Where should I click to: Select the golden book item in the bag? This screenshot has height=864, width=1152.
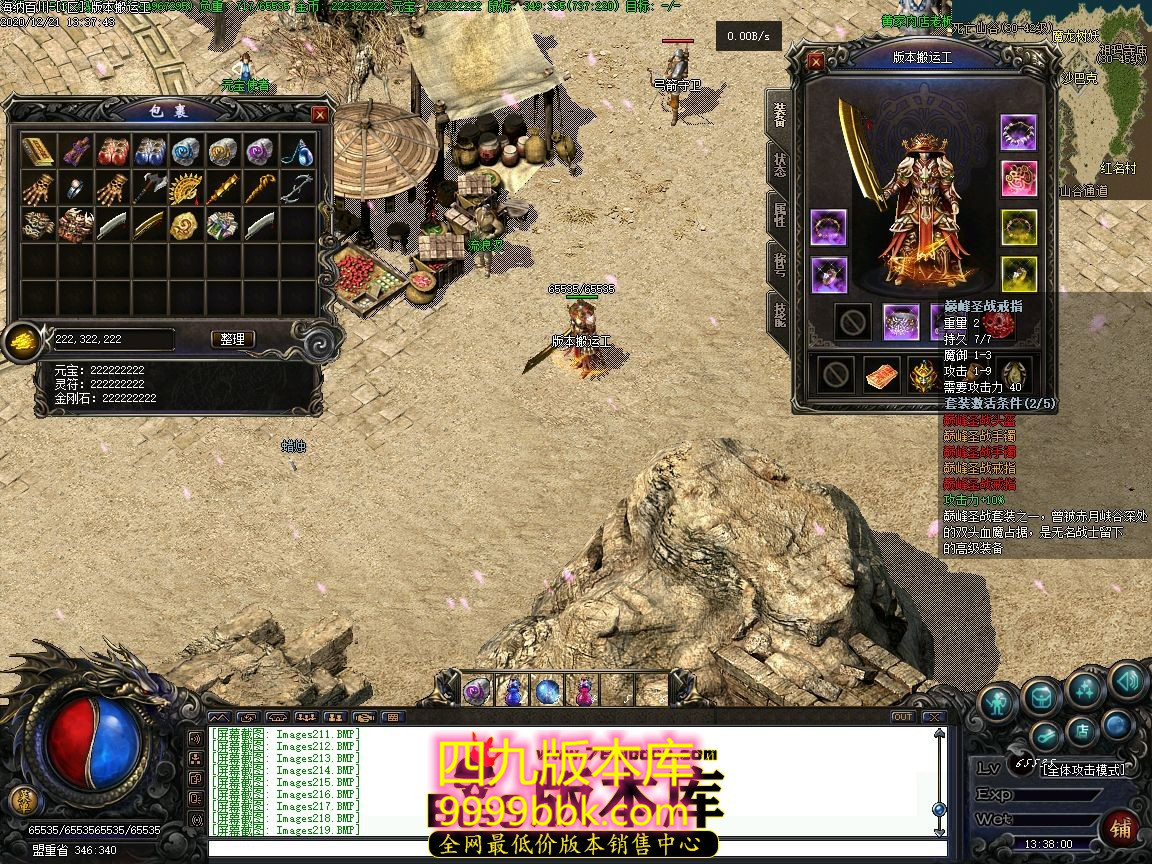pos(38,152)
